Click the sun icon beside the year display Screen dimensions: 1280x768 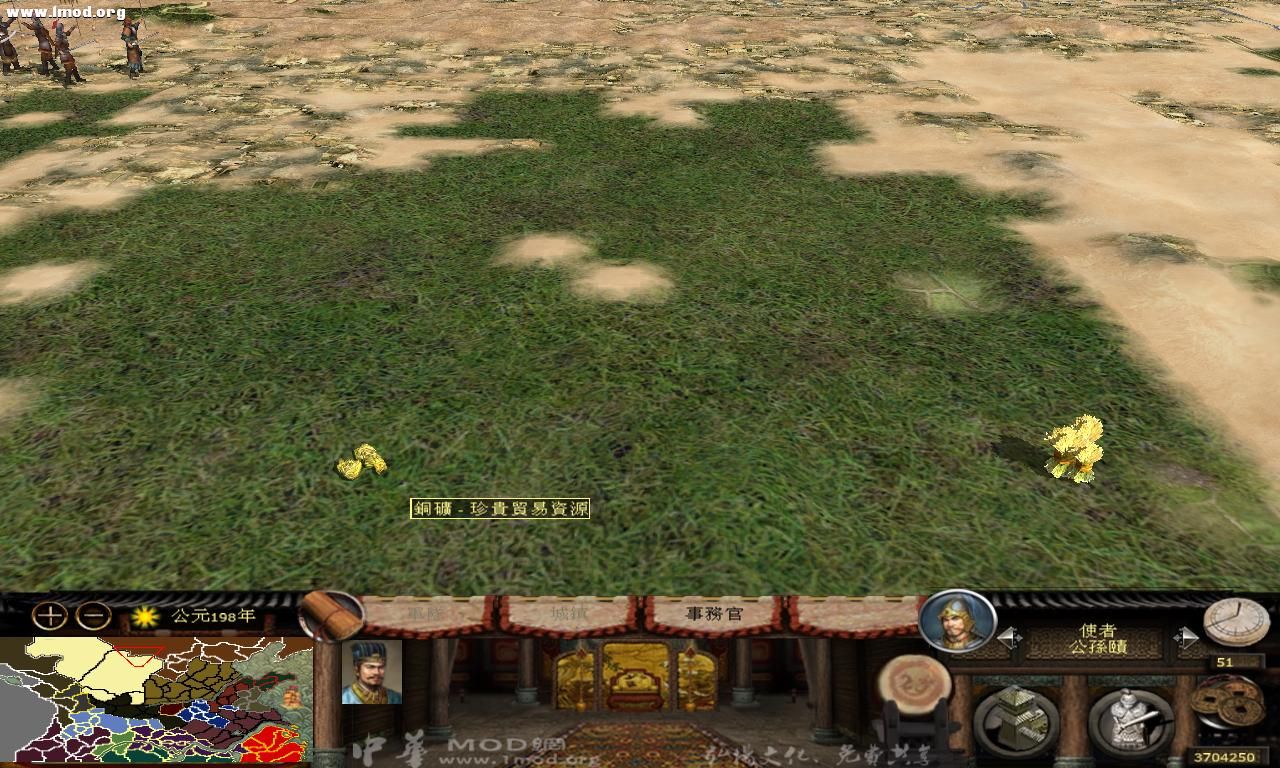click(x=146, y=618)
